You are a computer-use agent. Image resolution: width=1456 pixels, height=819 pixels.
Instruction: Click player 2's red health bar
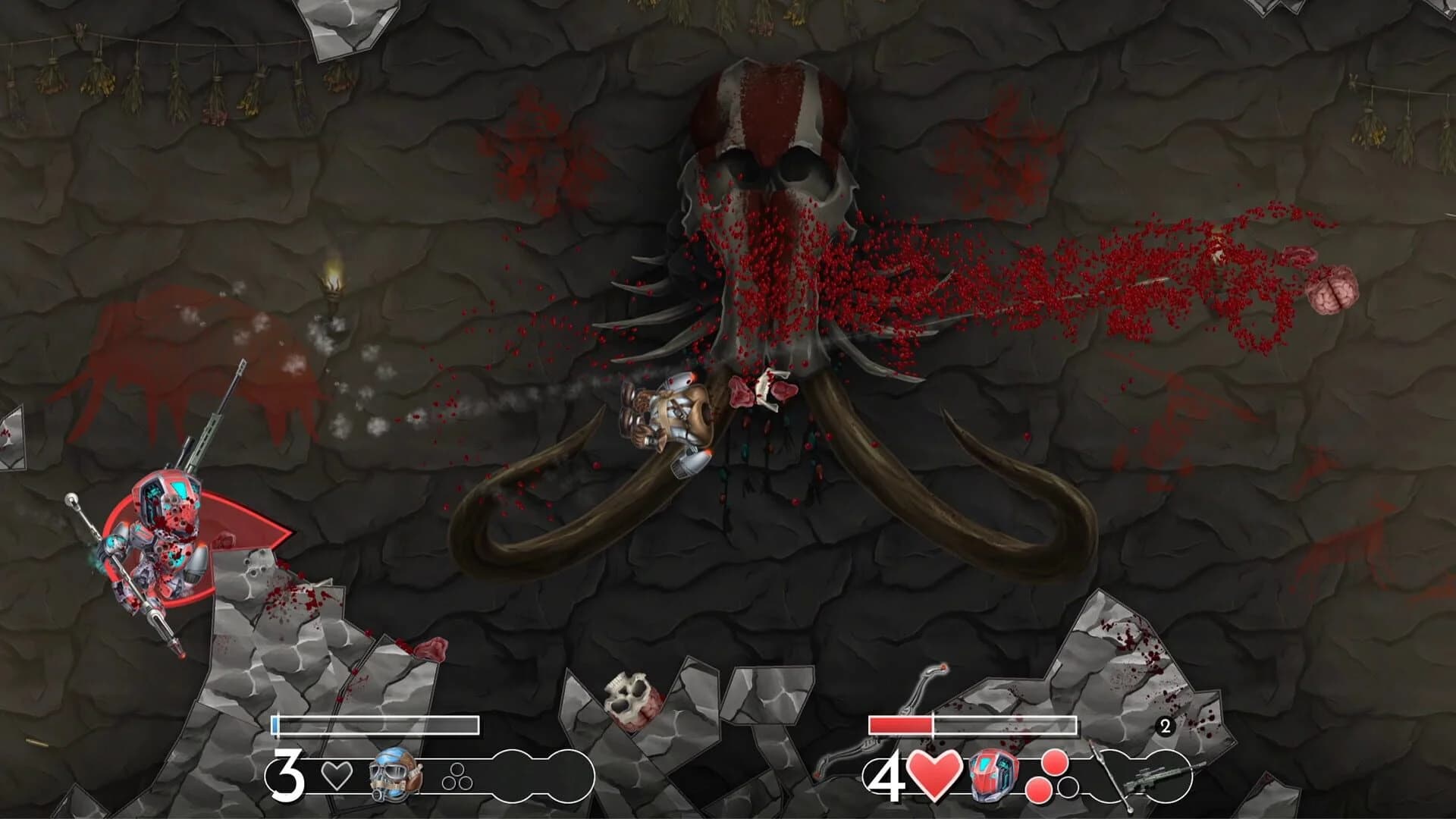[900, 725]
